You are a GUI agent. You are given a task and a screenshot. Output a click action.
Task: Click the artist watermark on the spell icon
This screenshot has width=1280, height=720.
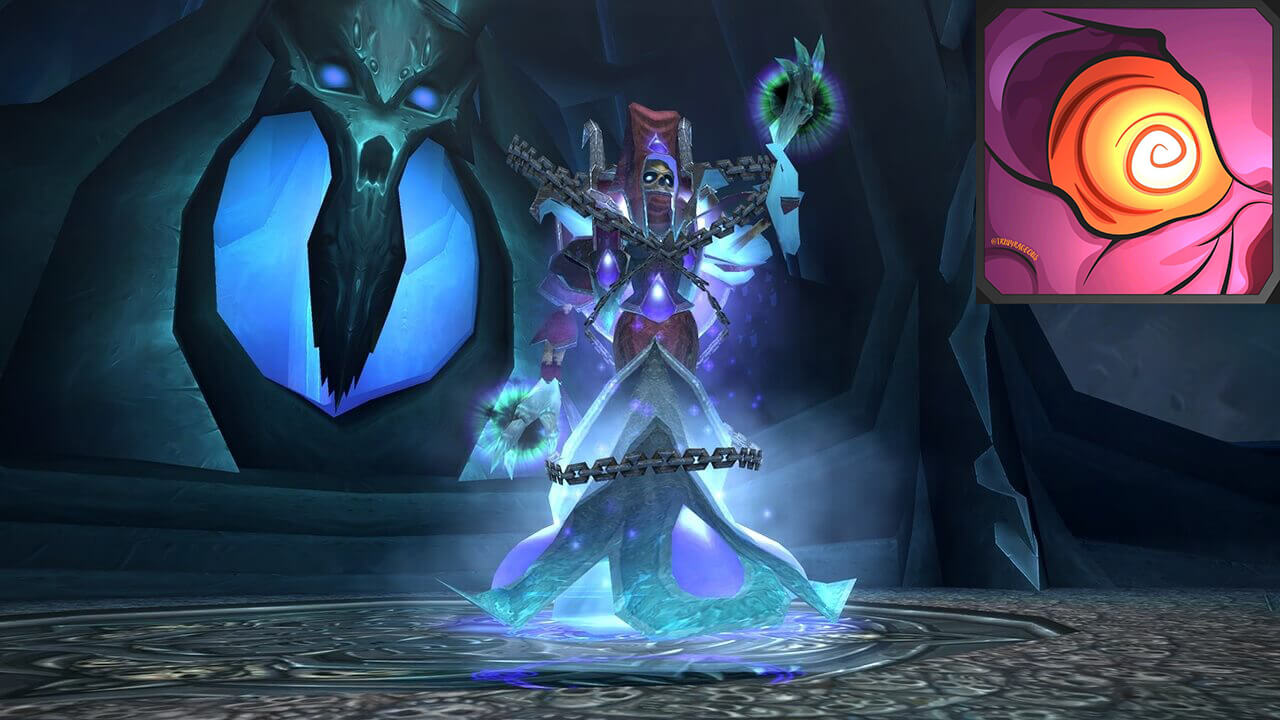tap(1015, 249)
